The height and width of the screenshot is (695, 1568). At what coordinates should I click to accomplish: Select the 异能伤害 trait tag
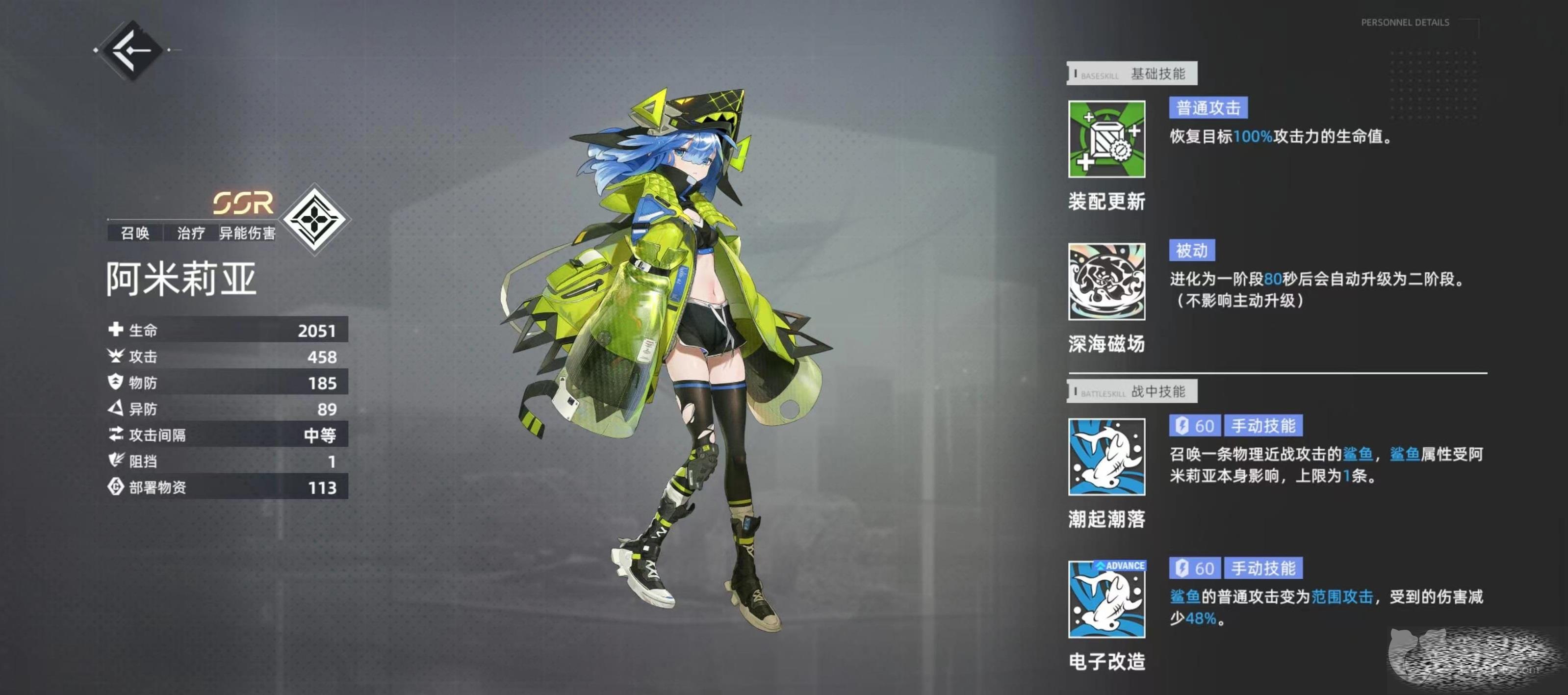click(x=247, y=233)
